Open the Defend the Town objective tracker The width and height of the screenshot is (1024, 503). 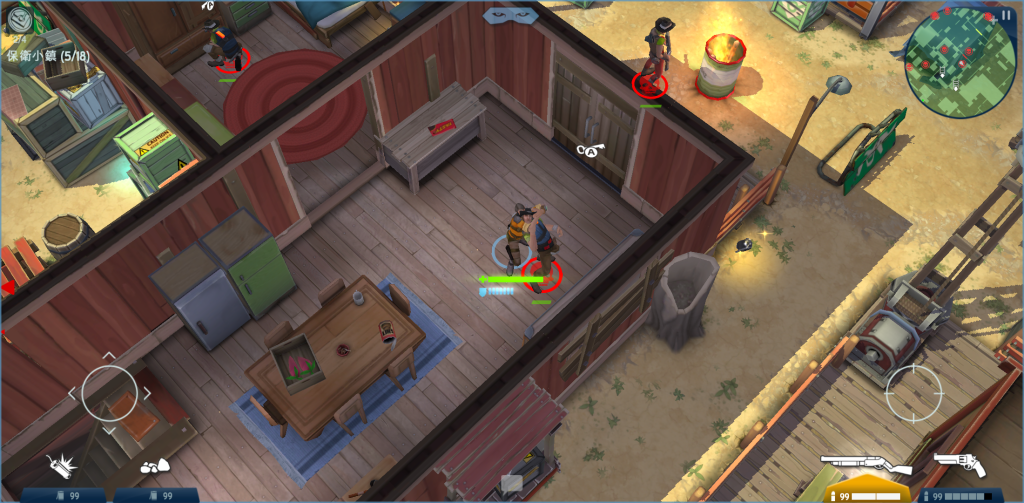[47, 55]
